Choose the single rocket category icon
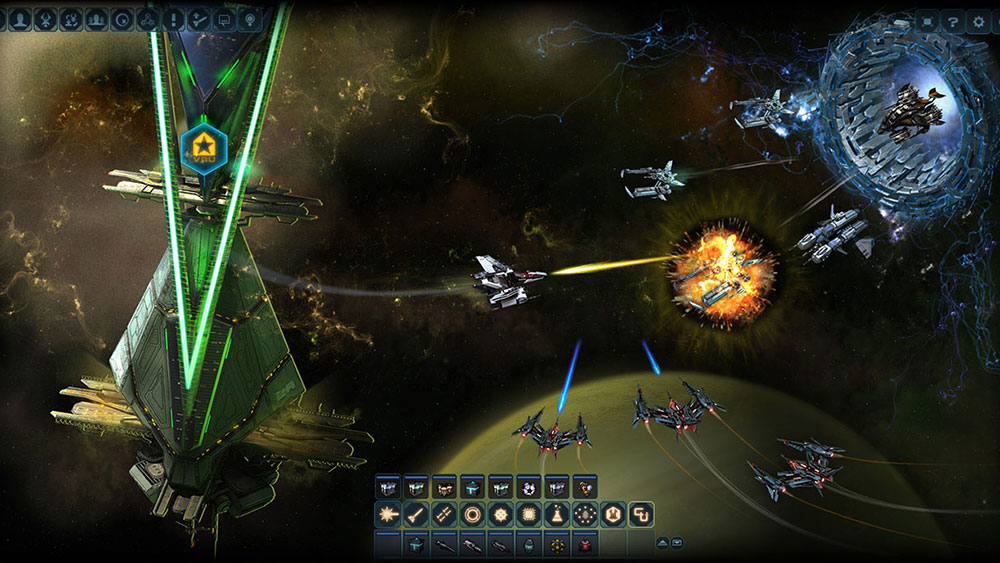 tap(414, 515)
